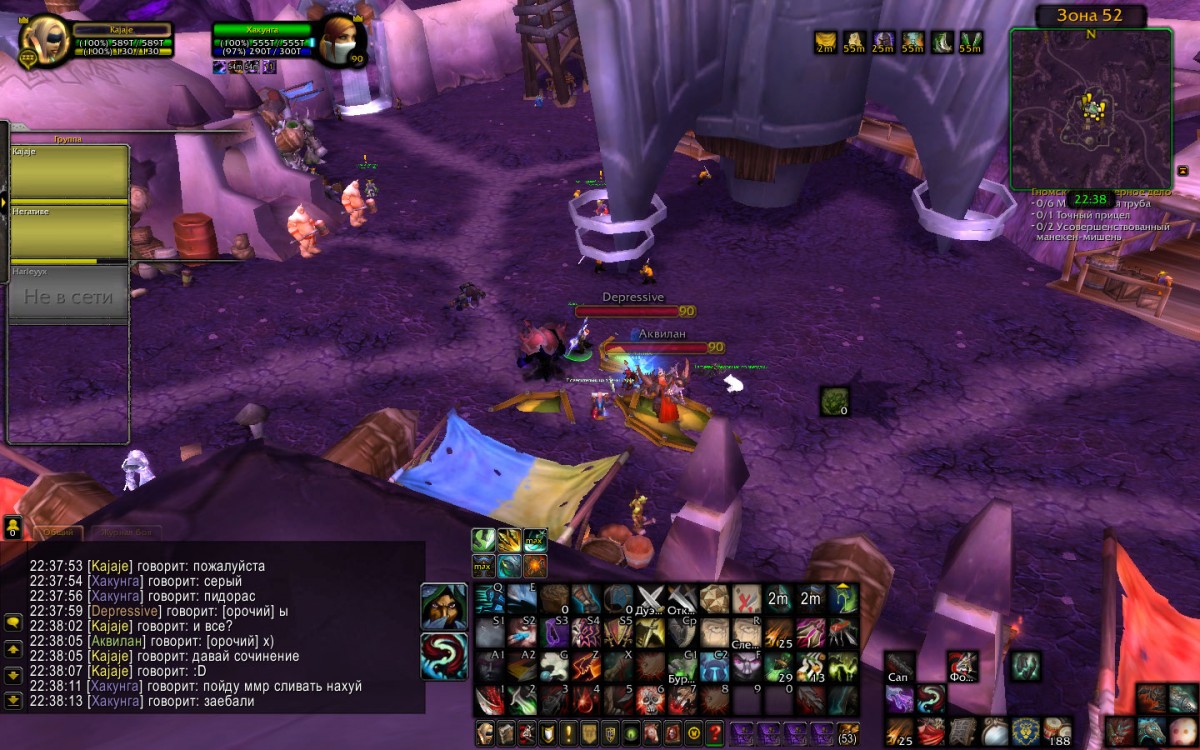Click the chat bubble button beside chat
The image size is (1200, 750).
(x=13, y=622)
